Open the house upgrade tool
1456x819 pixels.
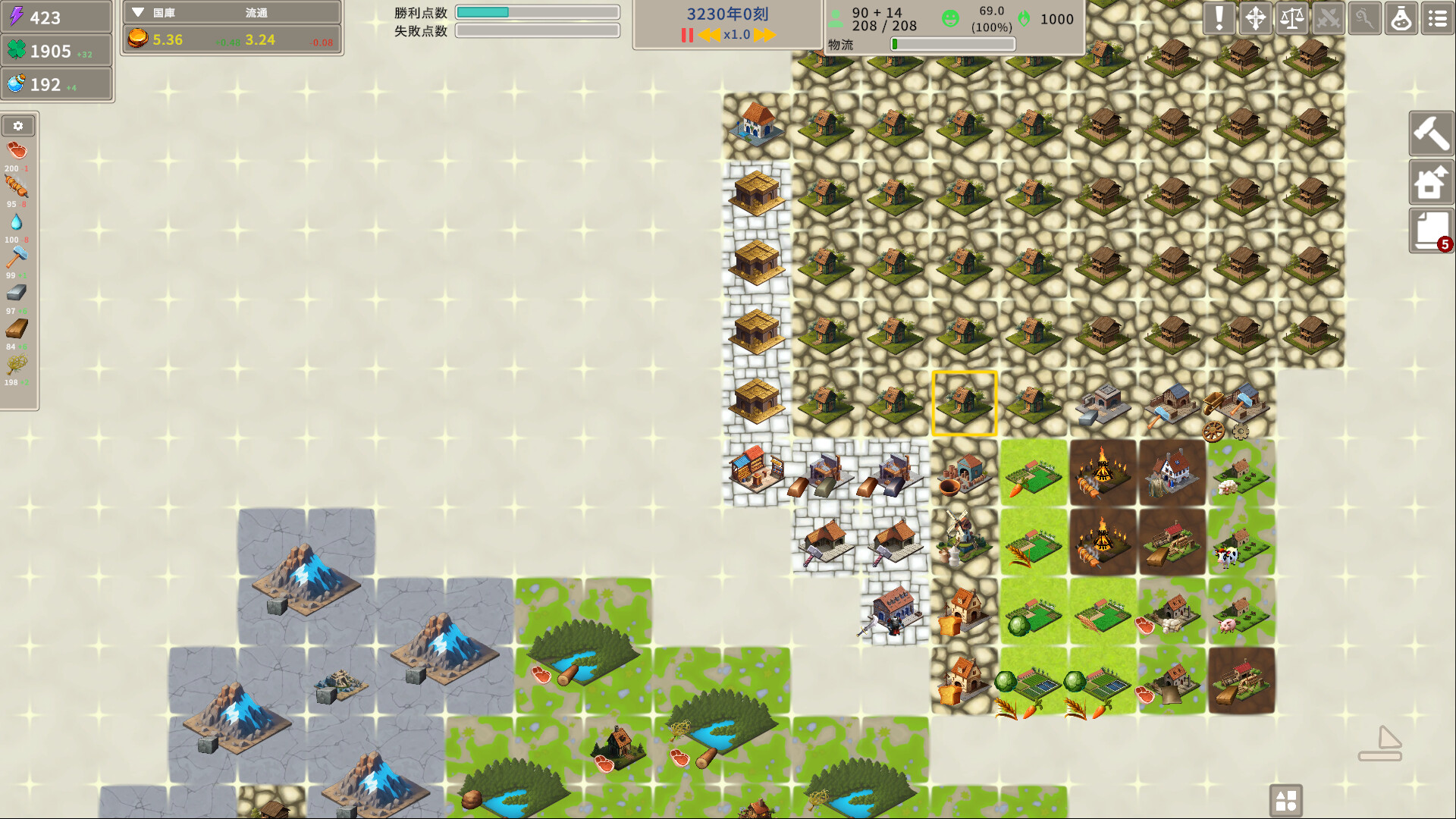click(x=1431, y=182)
